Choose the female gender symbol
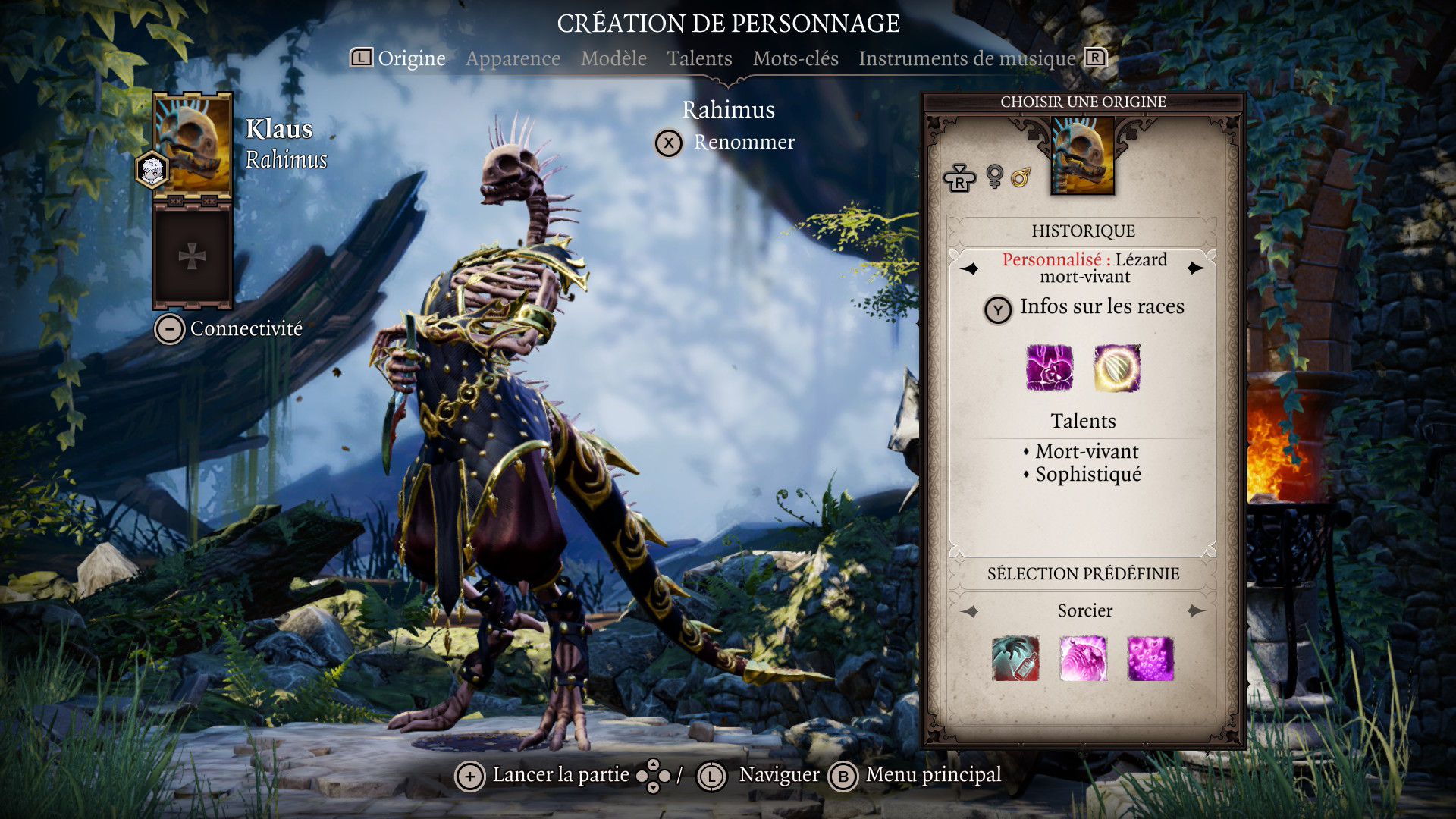 [994, 177]
